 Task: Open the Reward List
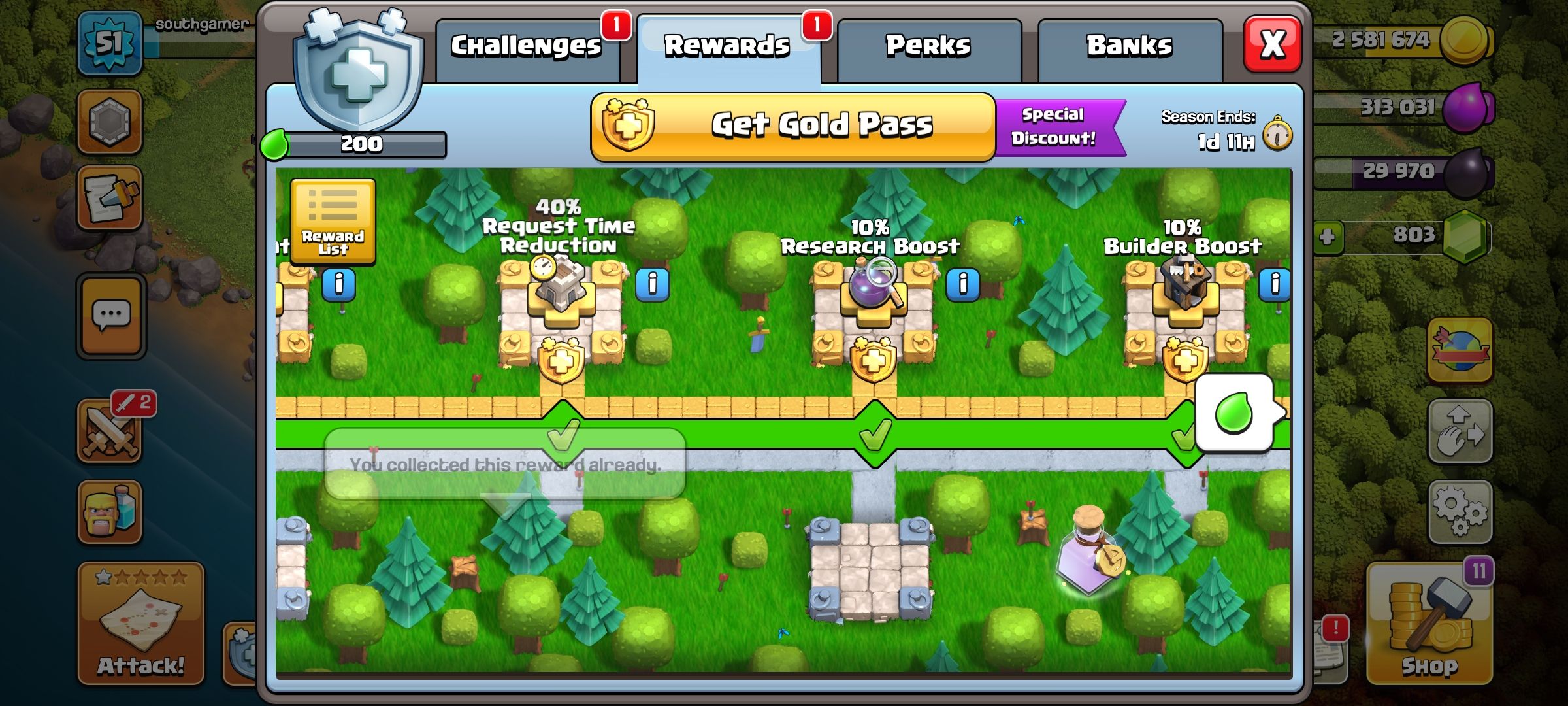(332, 222)
